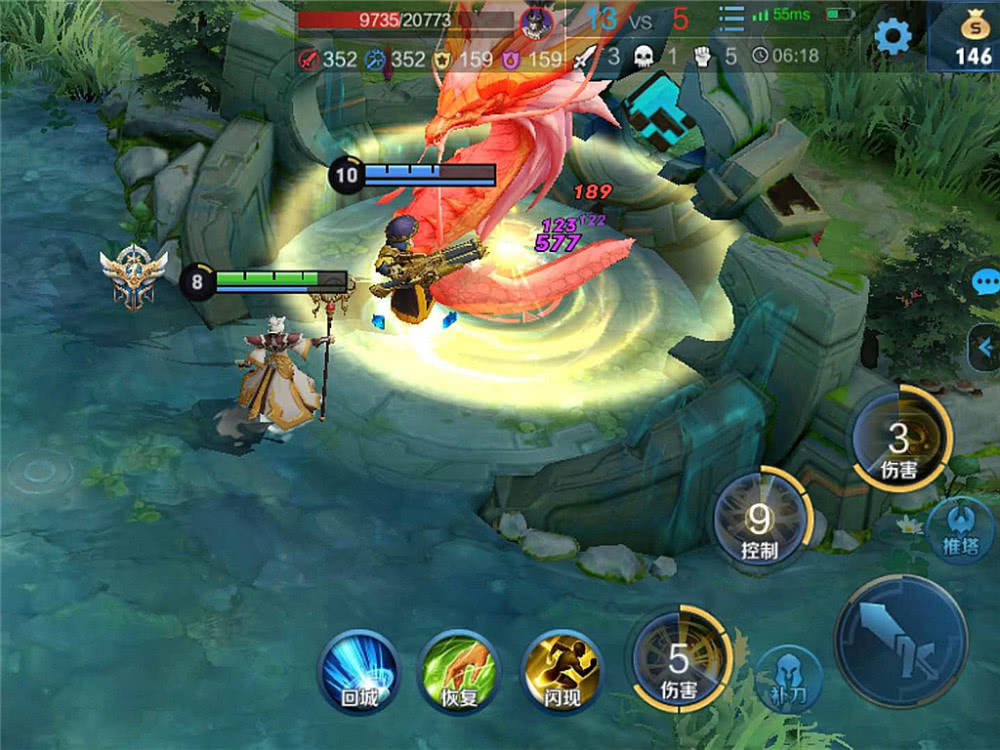Image resolution: width=1000 pixels, height=750 pixels.
Task: Trigger the 控制 control skill
Action: point(760,520)
